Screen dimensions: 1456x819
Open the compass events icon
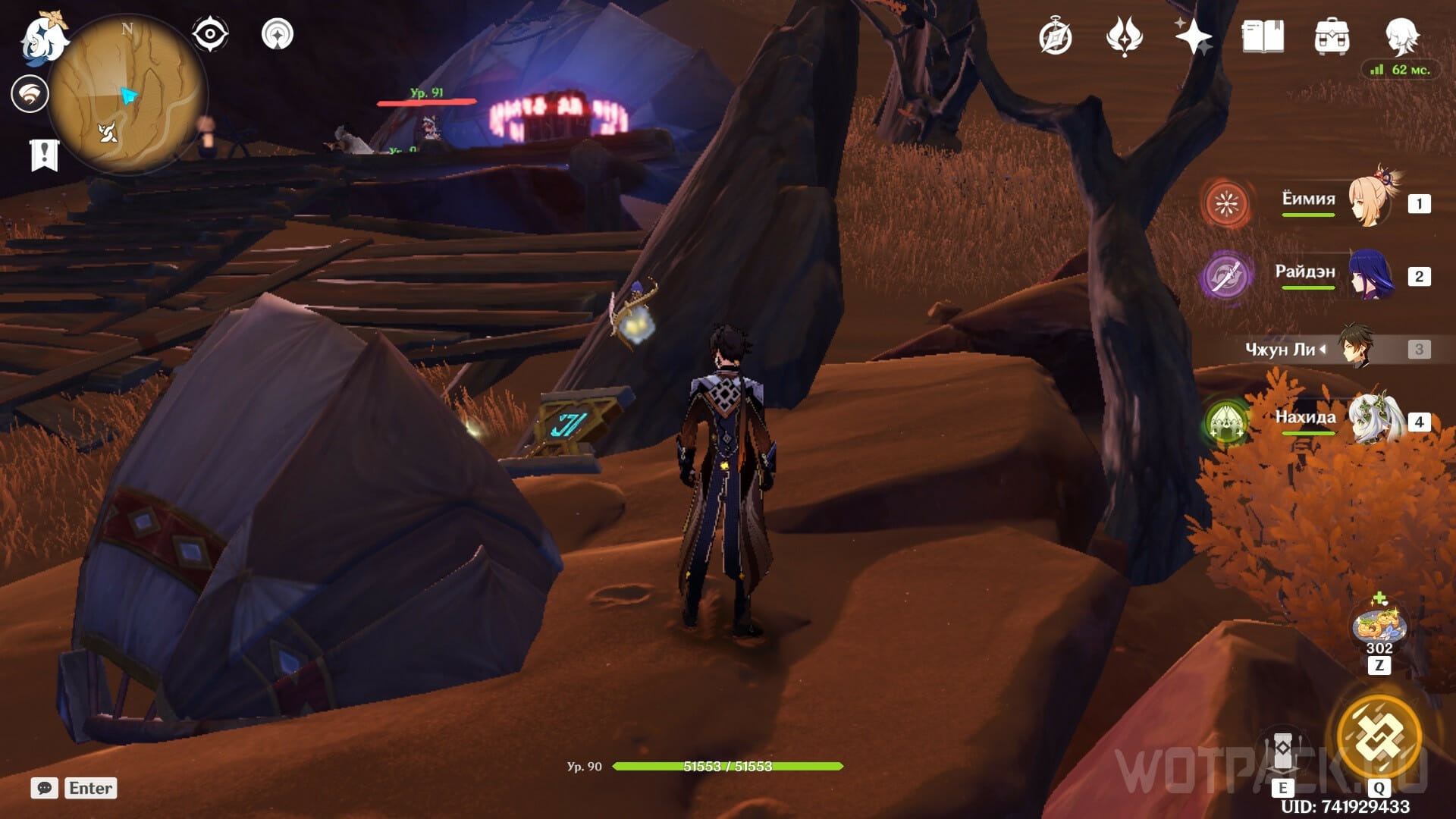coord(1055,37)
